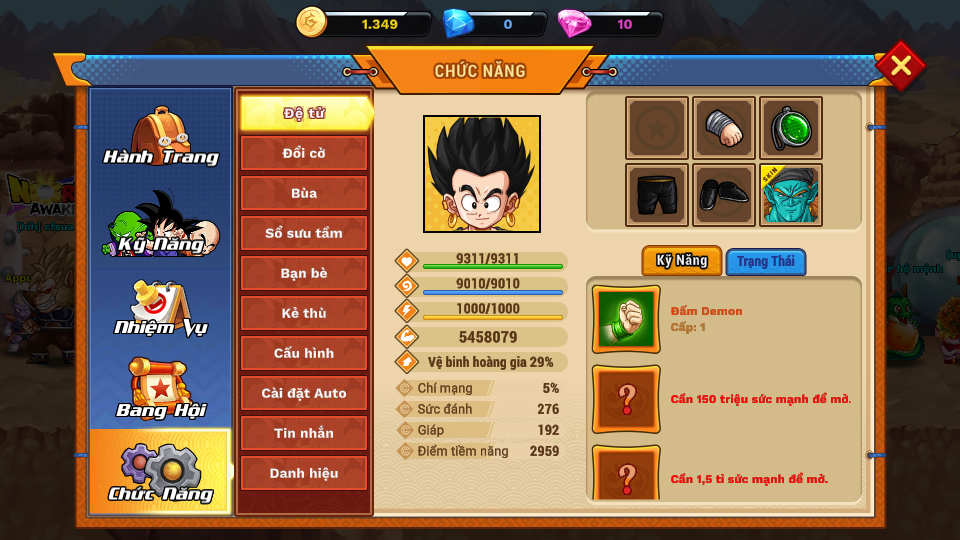Select the black pants equipment slot
The image size is (960, 540).
657,195
